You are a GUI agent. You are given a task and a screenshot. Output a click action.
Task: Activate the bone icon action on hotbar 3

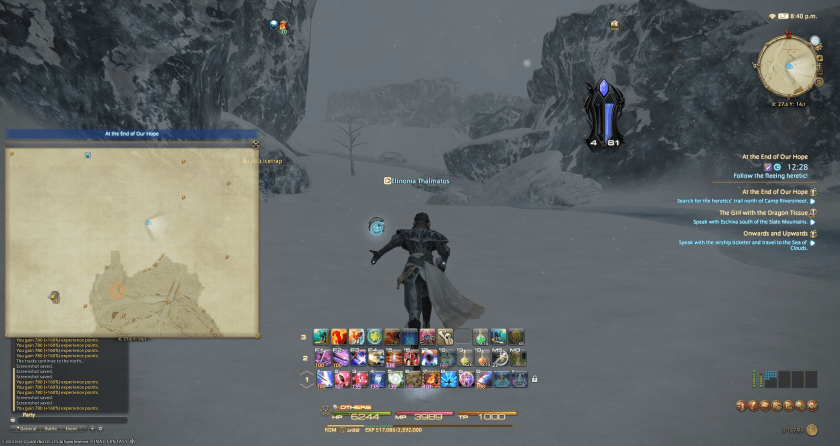(x=446, y=337)
